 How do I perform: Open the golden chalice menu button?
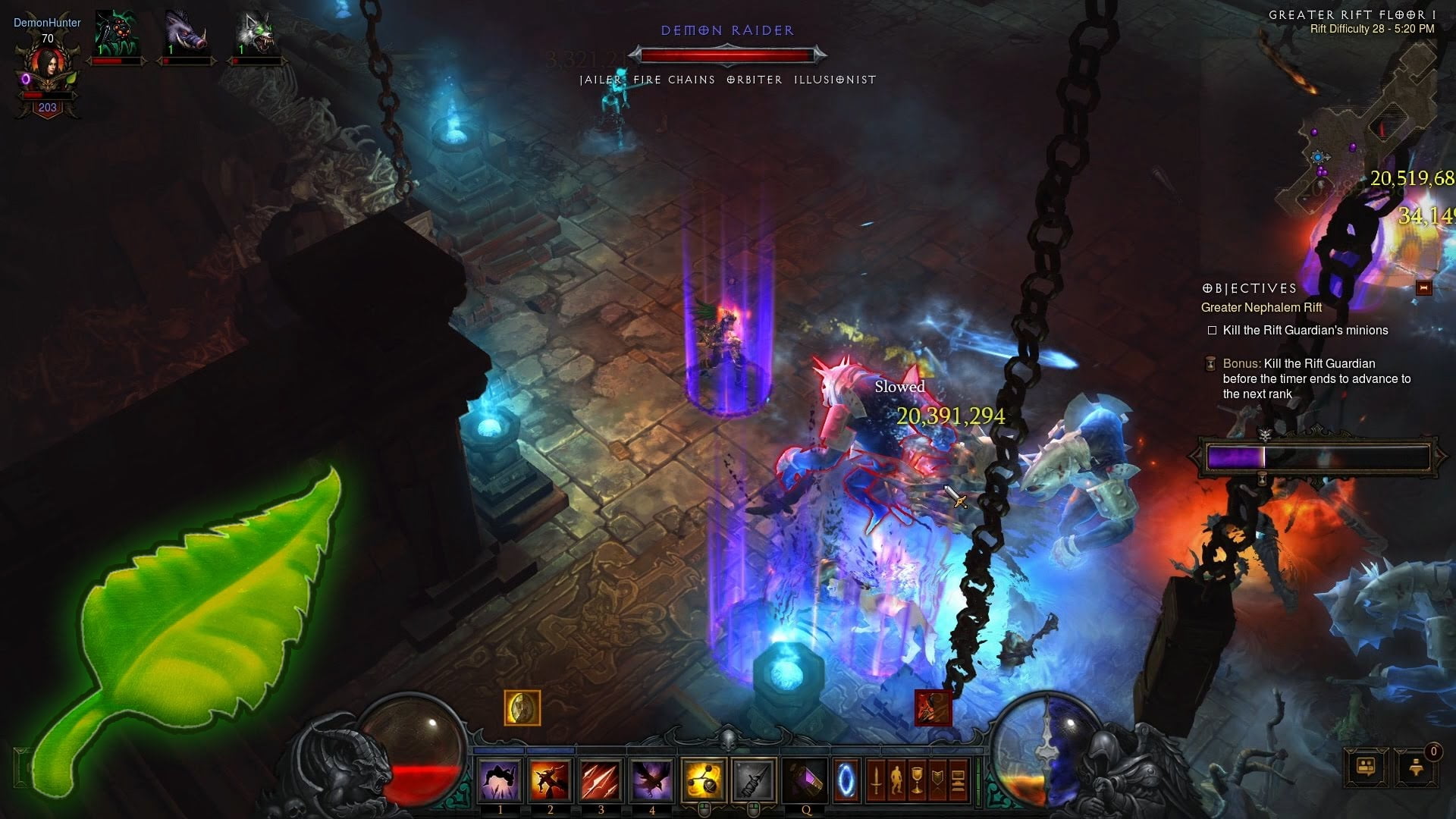pos(917,780)
